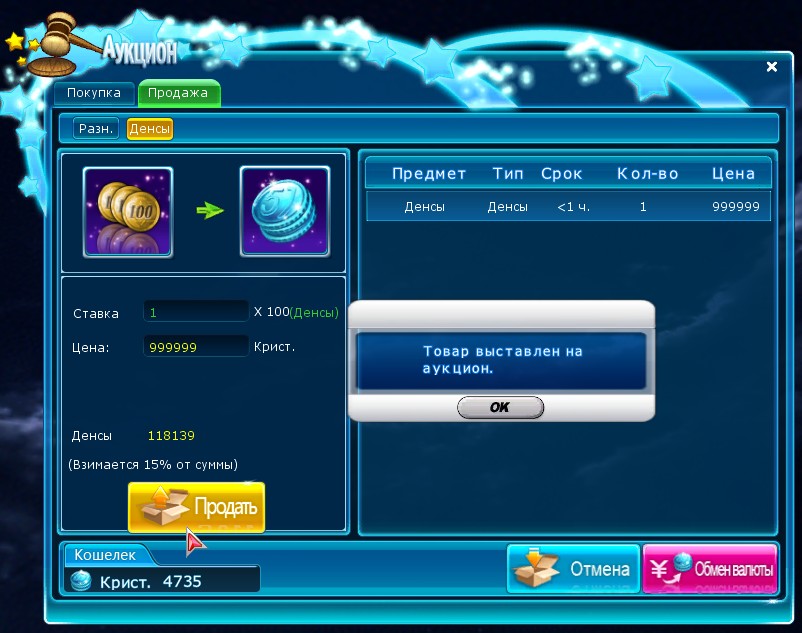Click the Отмена cancel button

pos(573,569)
